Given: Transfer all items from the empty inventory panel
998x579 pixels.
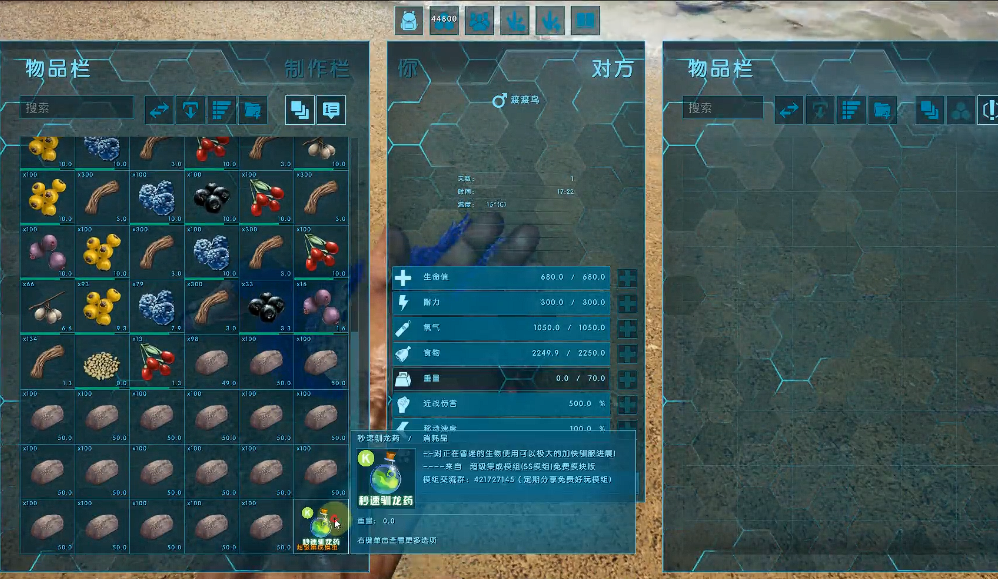Looking at the screenshot, I should point(790,109).
